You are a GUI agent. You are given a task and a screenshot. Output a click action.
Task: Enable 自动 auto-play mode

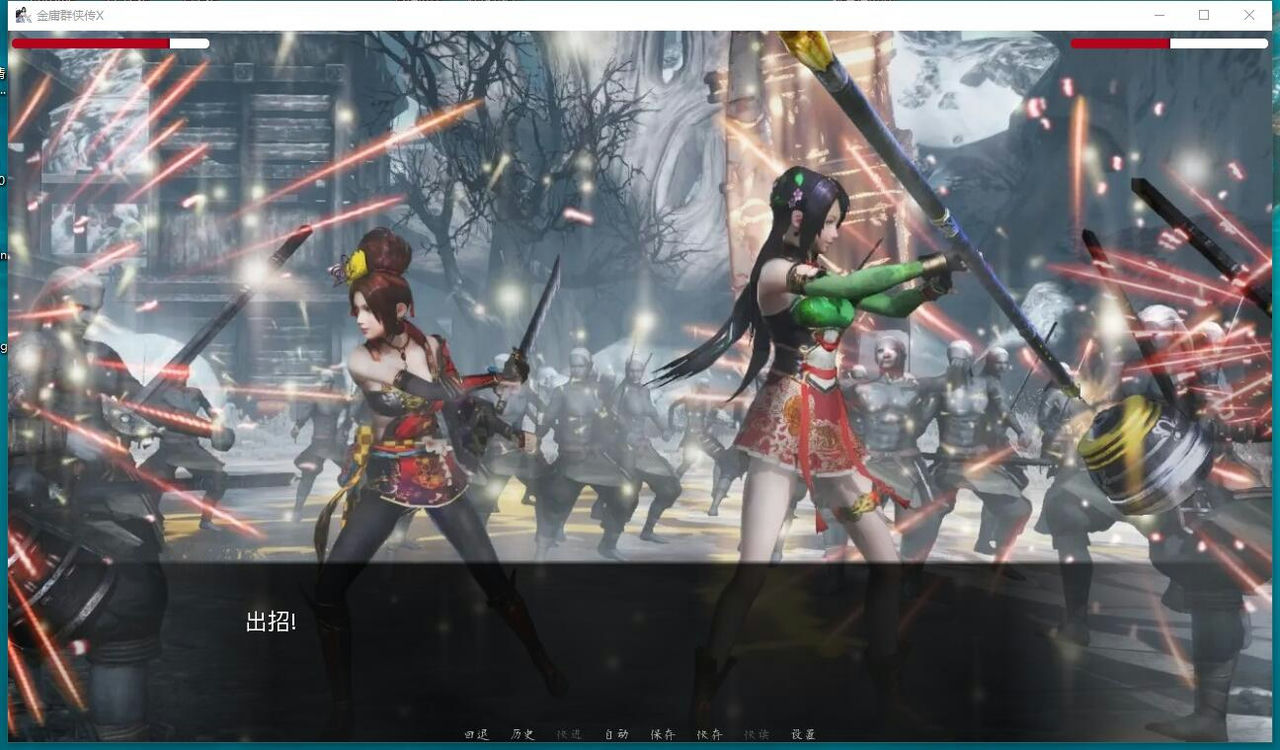[615, 734]
